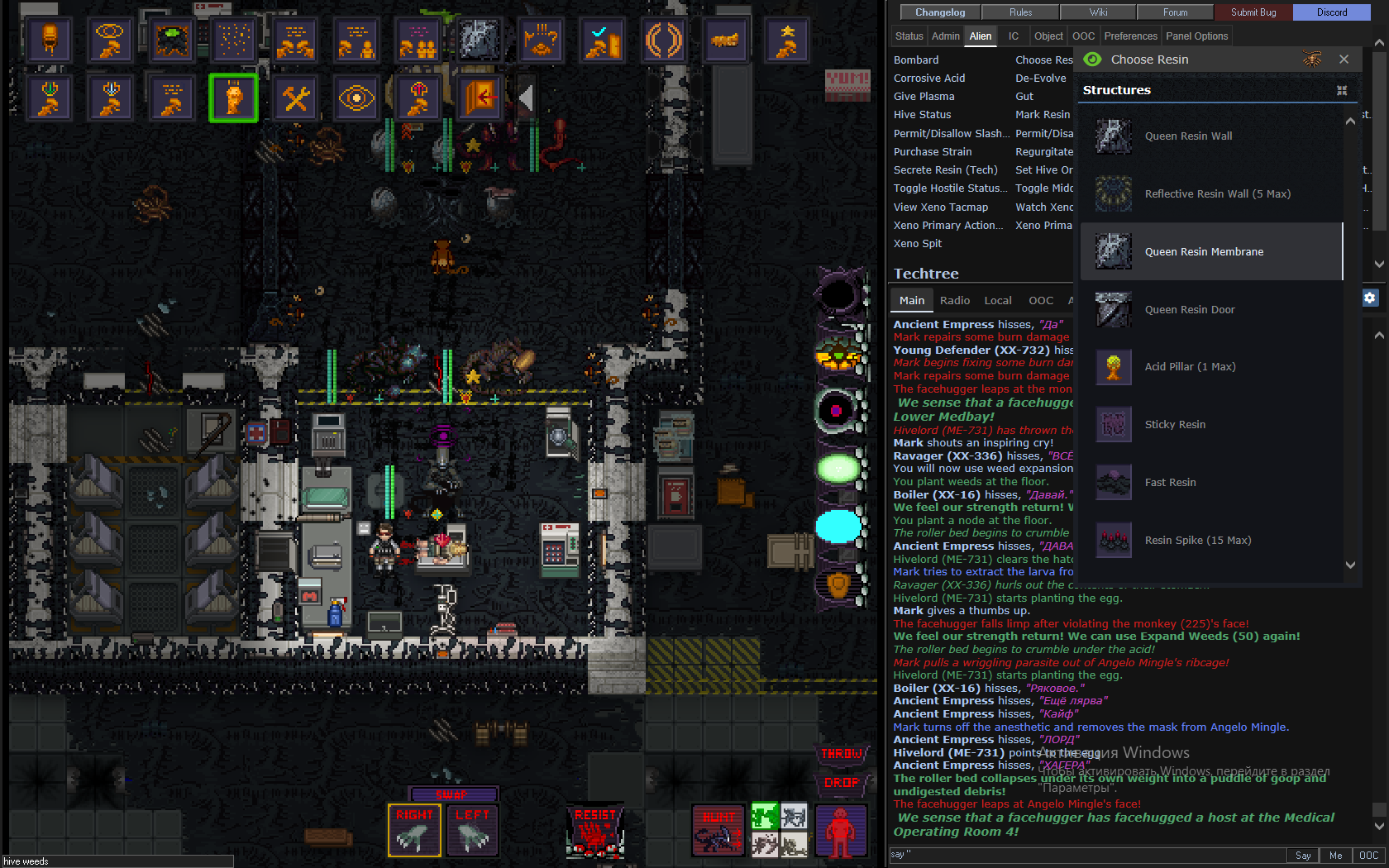The height and width of the screenshot is (868, 1389).
Task: Toggle the Throw HUD button
Action: (841, 754)
